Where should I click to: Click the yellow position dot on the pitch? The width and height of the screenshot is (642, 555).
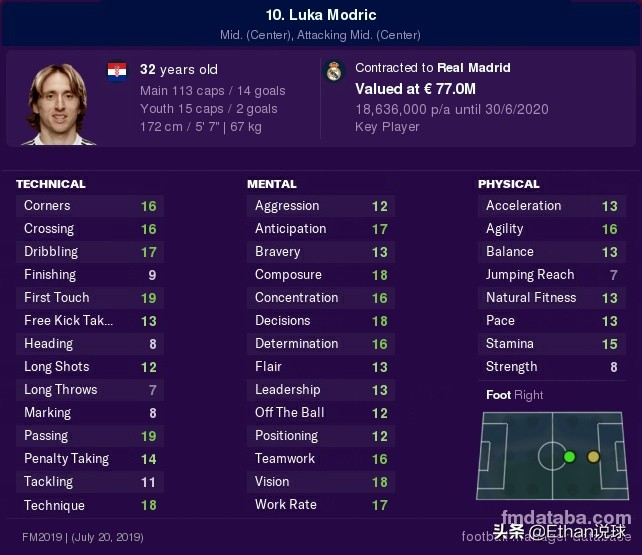click(593, 457)
